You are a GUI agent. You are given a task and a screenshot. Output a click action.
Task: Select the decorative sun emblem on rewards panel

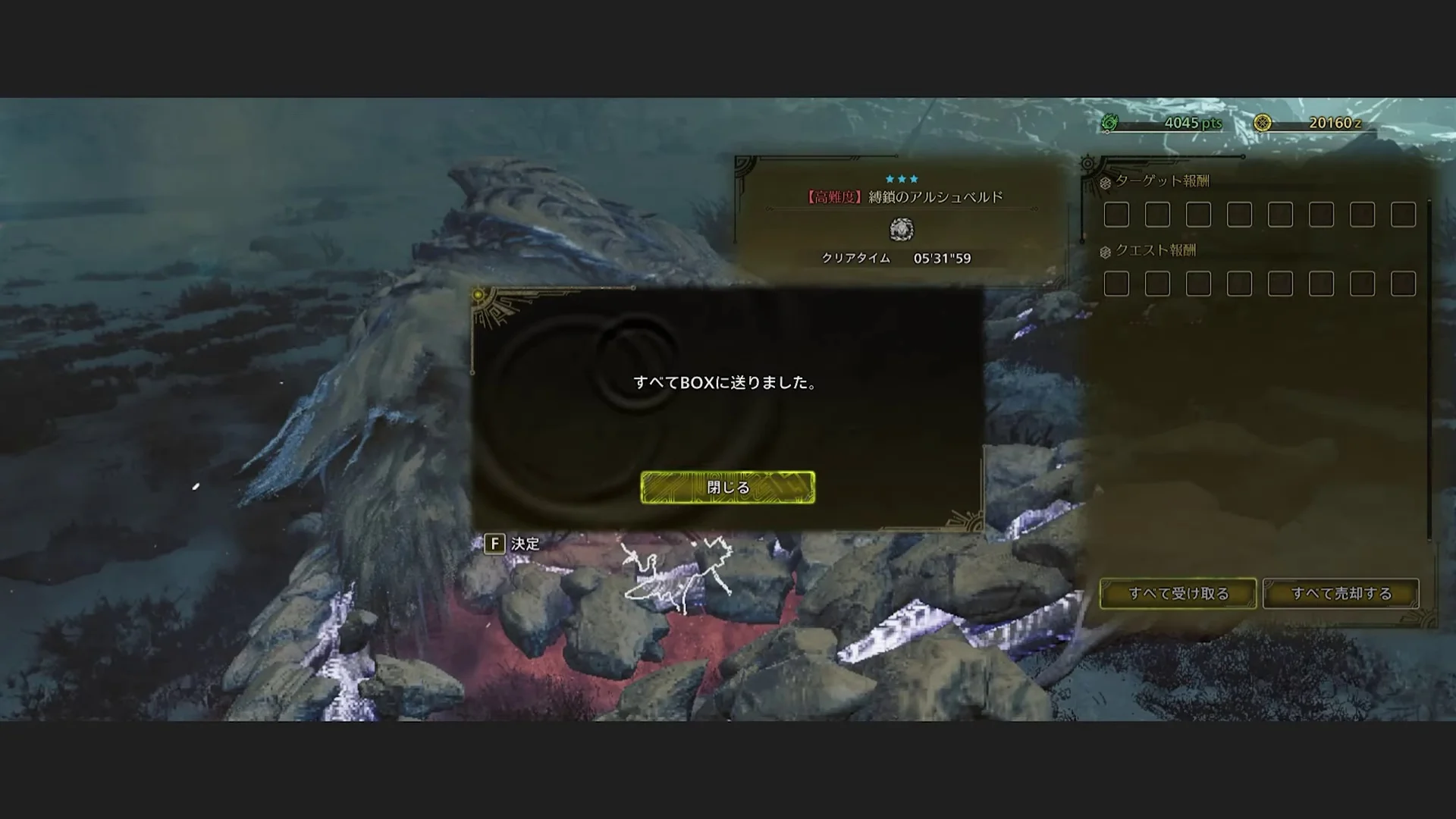[1087, 164]
